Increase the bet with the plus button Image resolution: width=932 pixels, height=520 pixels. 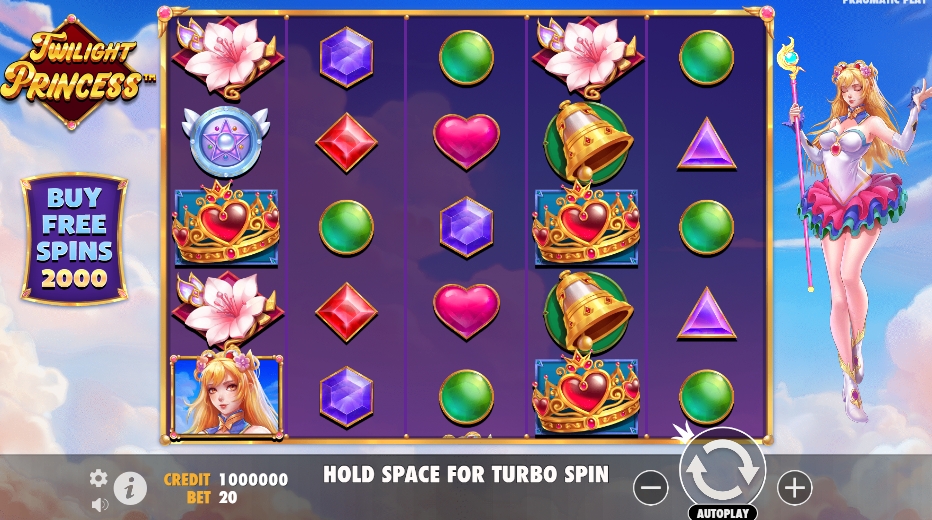[x=795, y=487]
